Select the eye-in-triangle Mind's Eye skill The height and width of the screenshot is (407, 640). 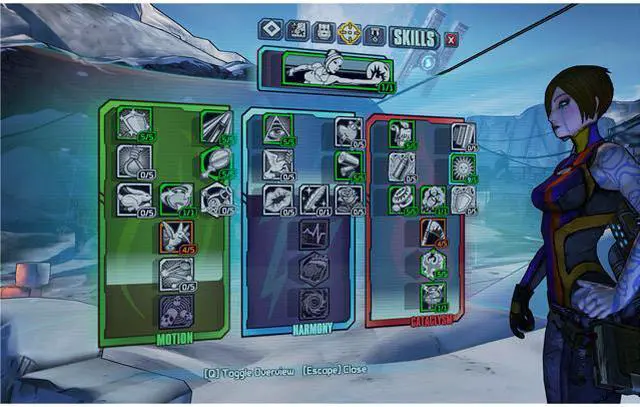(279, 127)
